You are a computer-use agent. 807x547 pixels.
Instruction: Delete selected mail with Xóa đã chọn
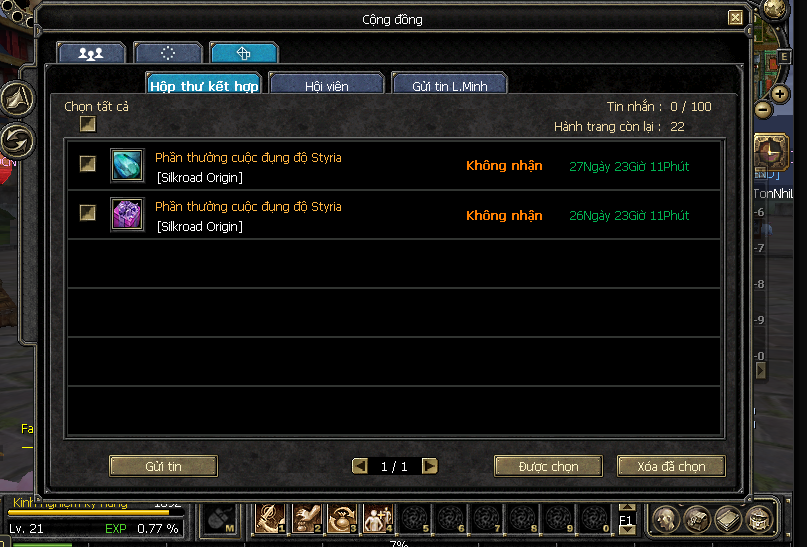click(x=671, y=466)
